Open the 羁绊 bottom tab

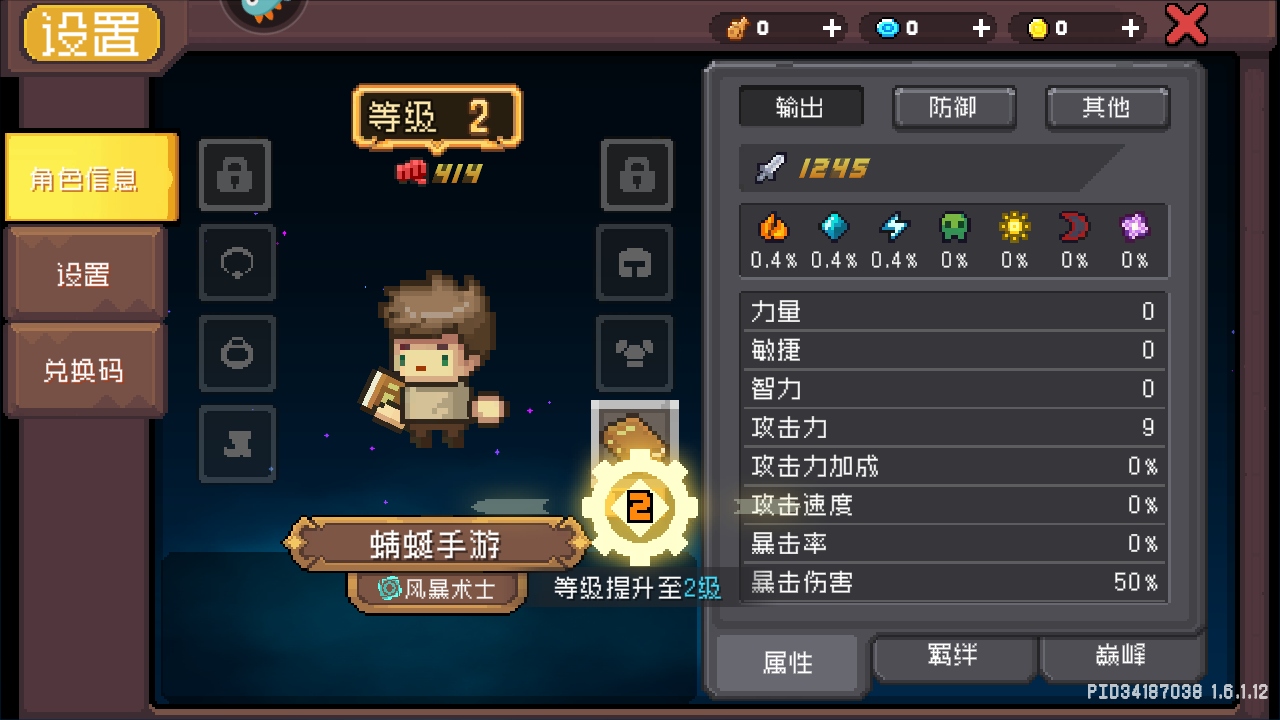point(953,658)
